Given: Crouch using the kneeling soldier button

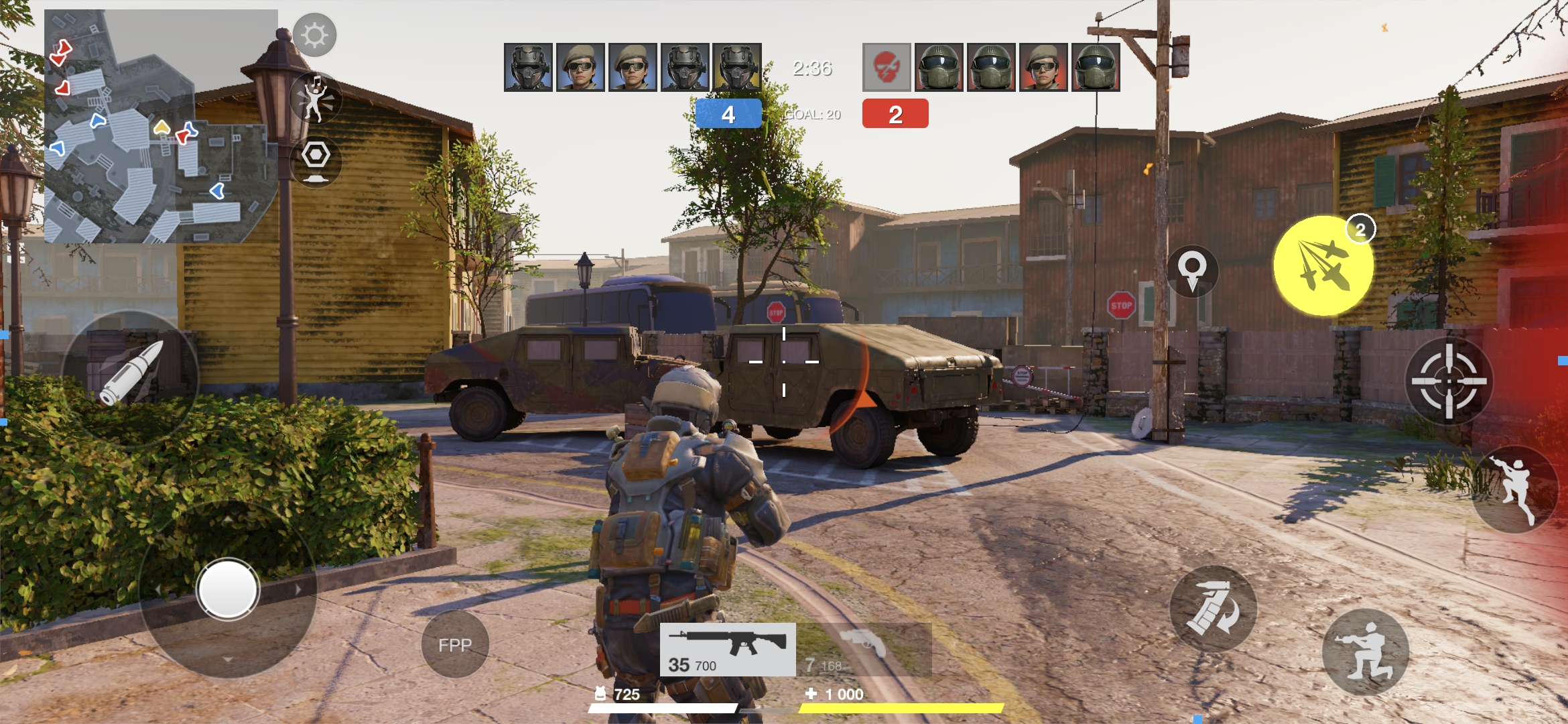Looking at the screenshot, I should point(1365,652).
